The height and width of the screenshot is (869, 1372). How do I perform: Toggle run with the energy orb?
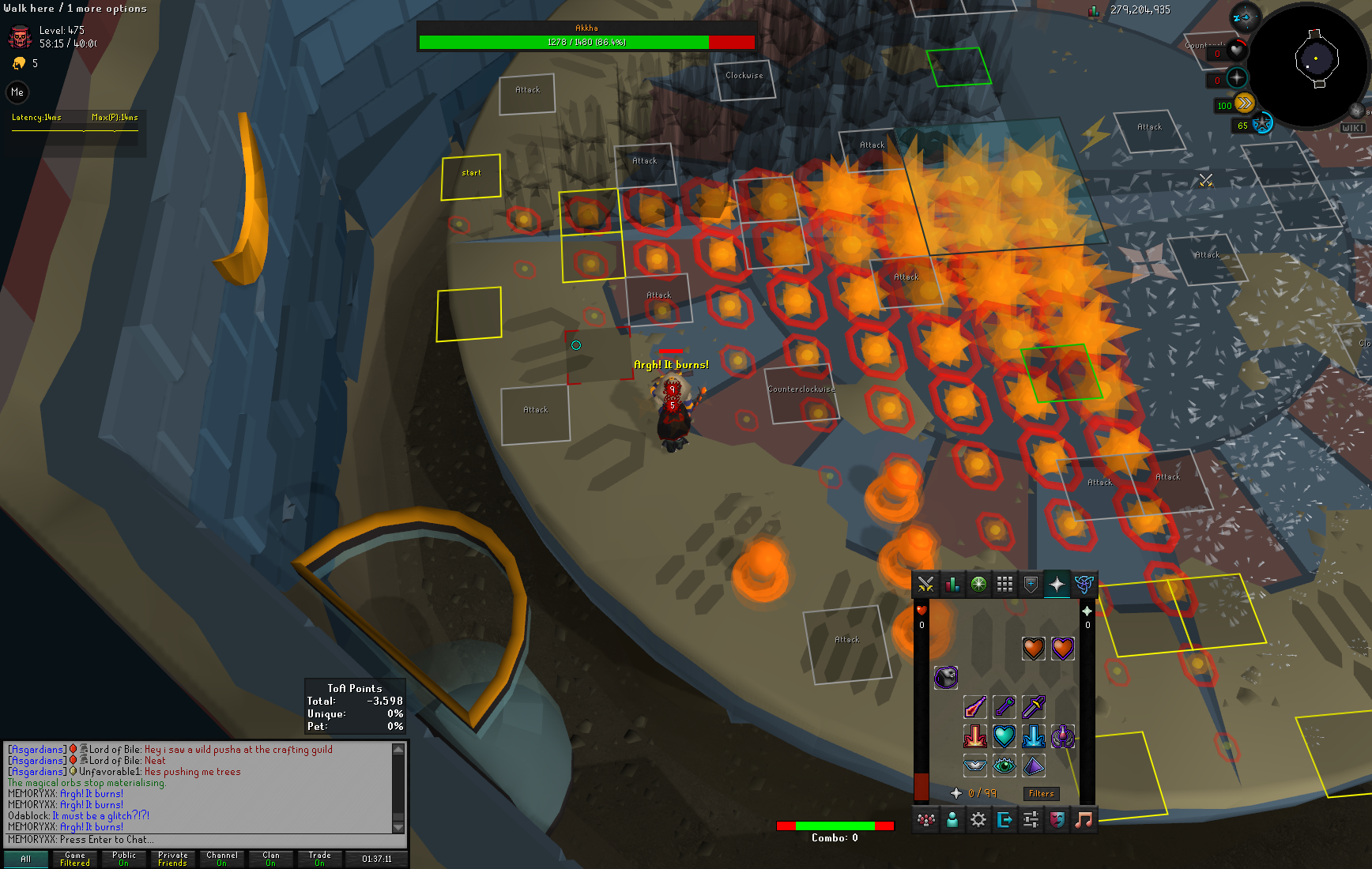[x=1244, y=103]
